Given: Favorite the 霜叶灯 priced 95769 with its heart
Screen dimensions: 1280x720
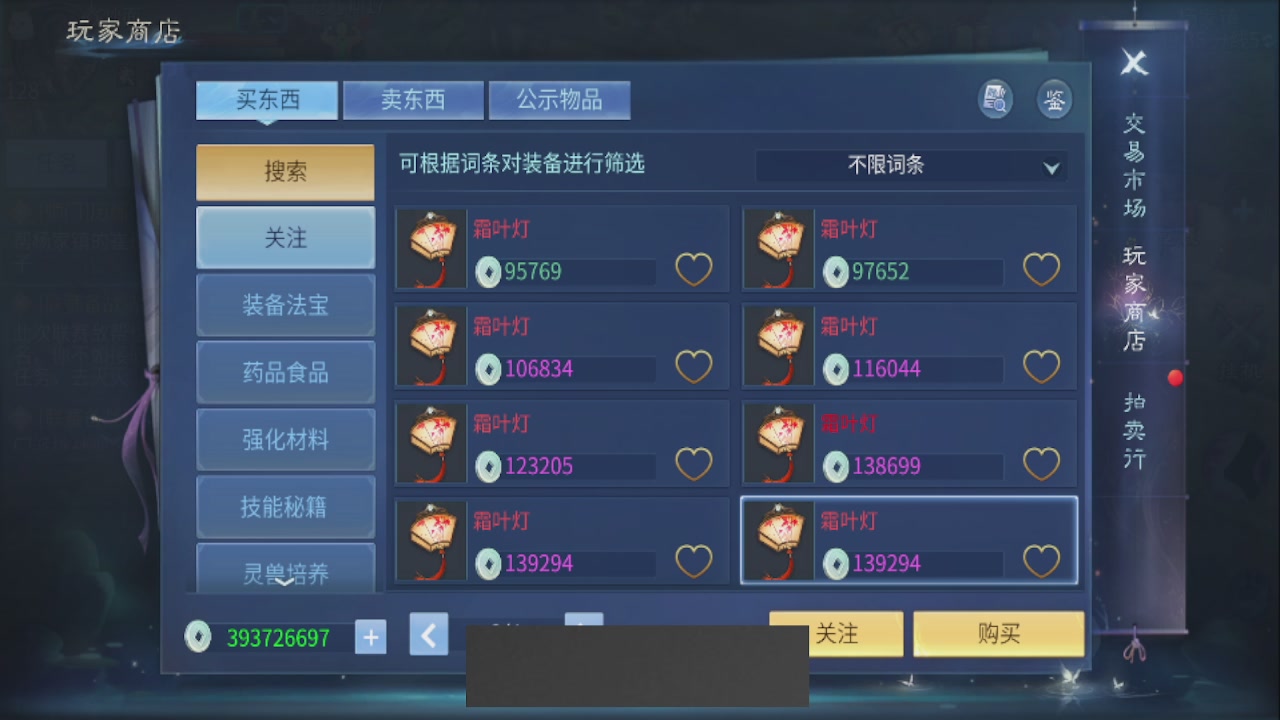Looking at the screenshot, I should [x=694, y=269].
